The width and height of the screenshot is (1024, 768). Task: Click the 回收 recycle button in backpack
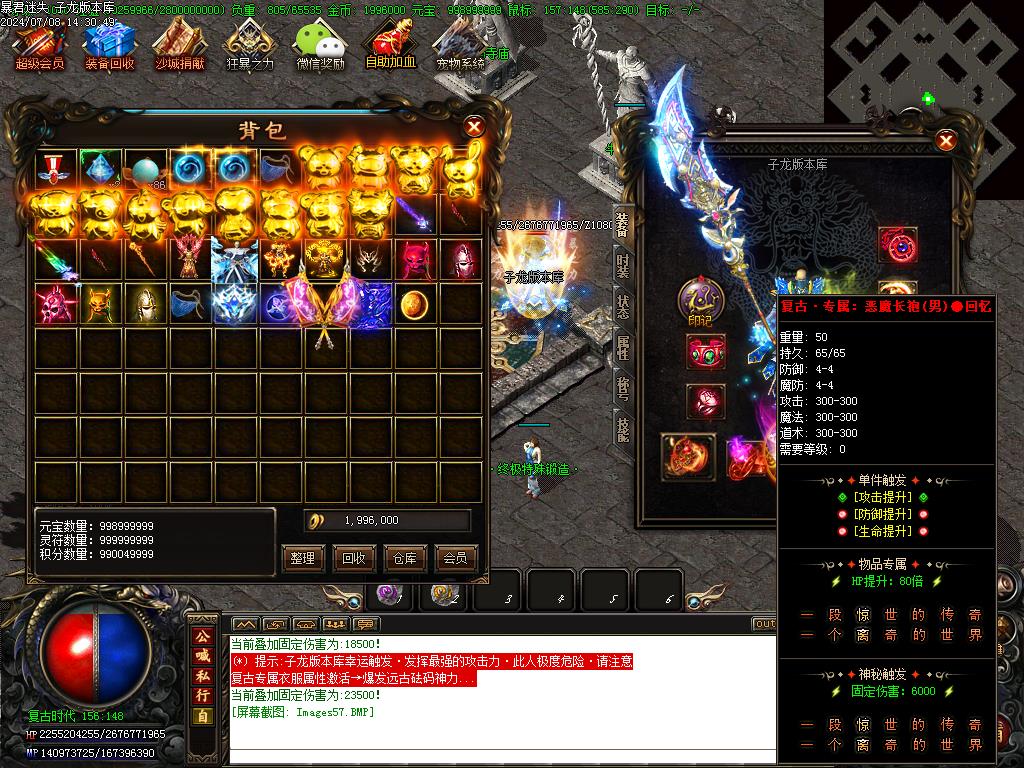tap(354, 558)
